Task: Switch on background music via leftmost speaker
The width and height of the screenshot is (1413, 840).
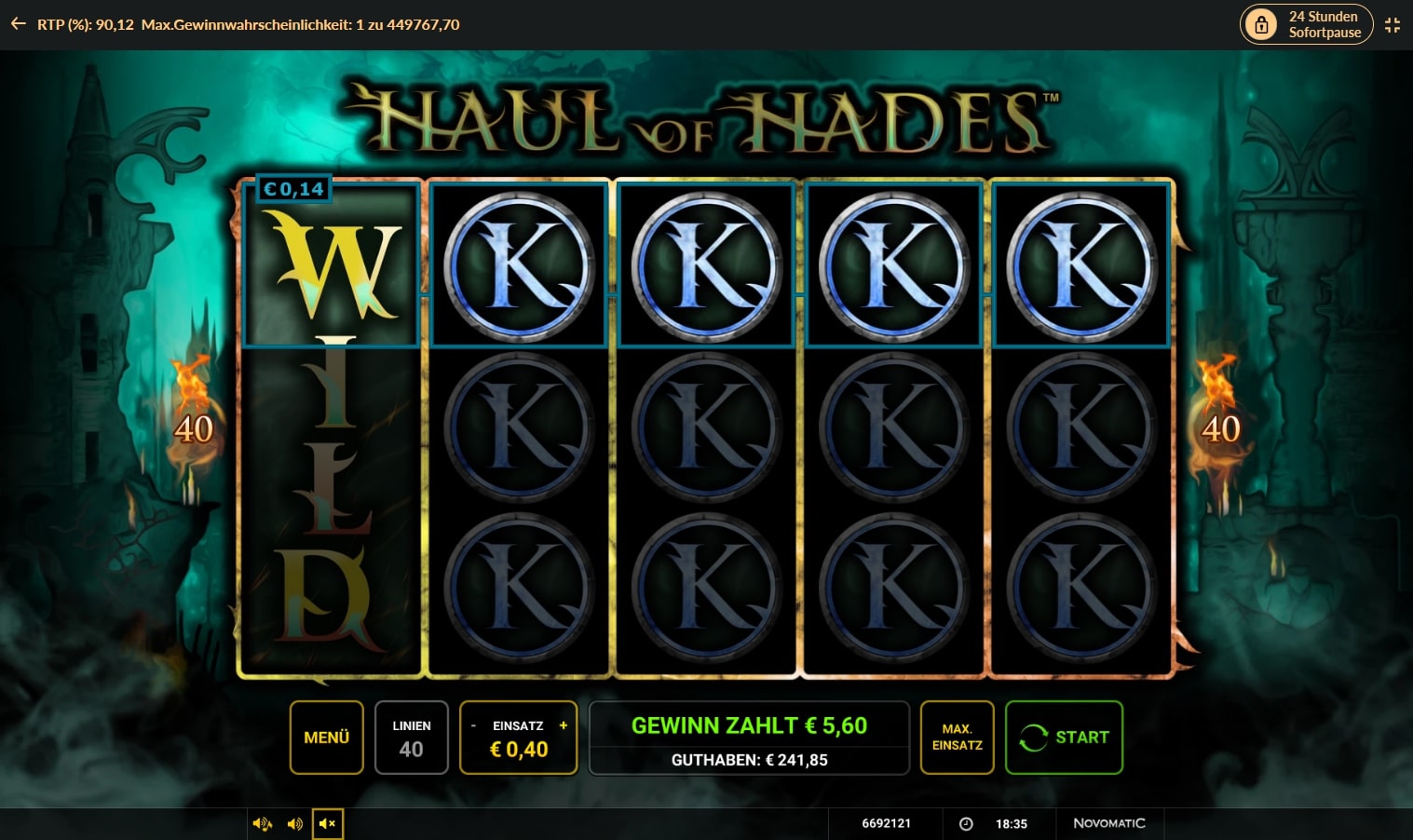Action: coord(264,823)
